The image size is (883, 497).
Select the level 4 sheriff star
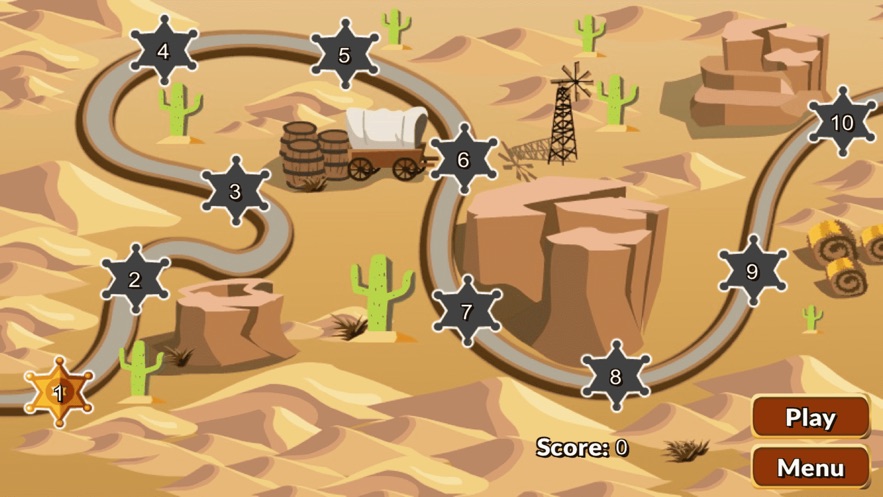tap(164, 51)
